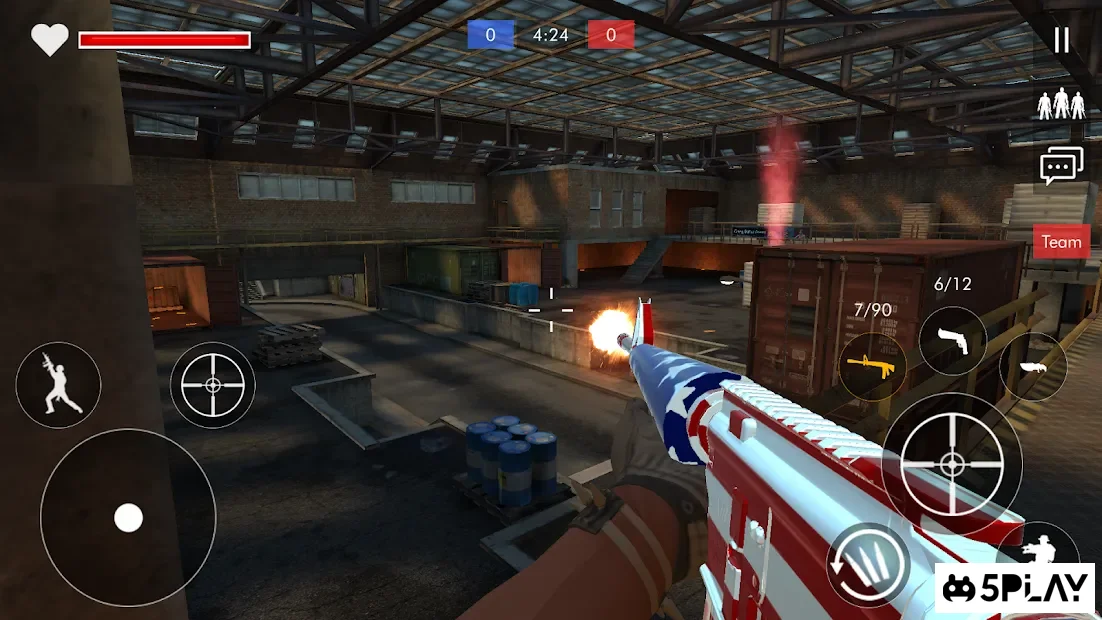Equip the knife weapon slot
This screenshot has width=1102, height=620.
(x=1032, y=367)
